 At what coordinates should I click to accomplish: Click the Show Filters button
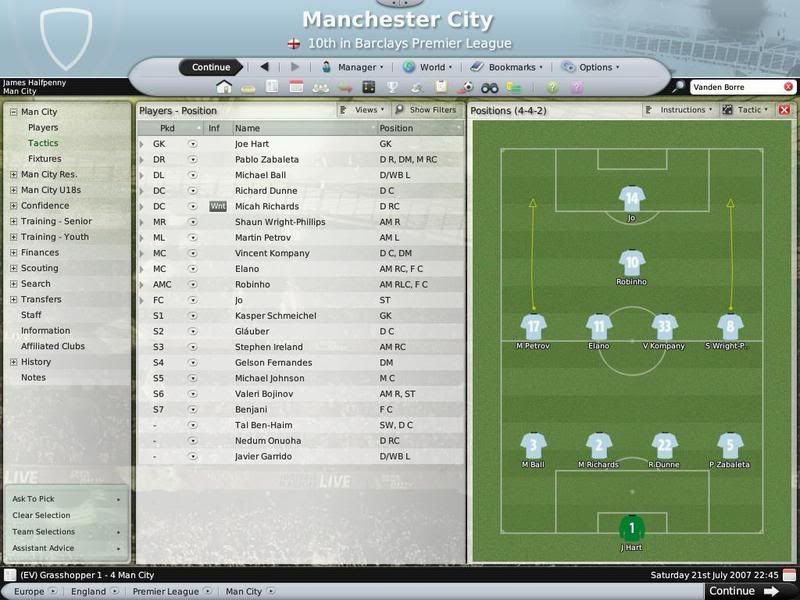click(426, 110)
